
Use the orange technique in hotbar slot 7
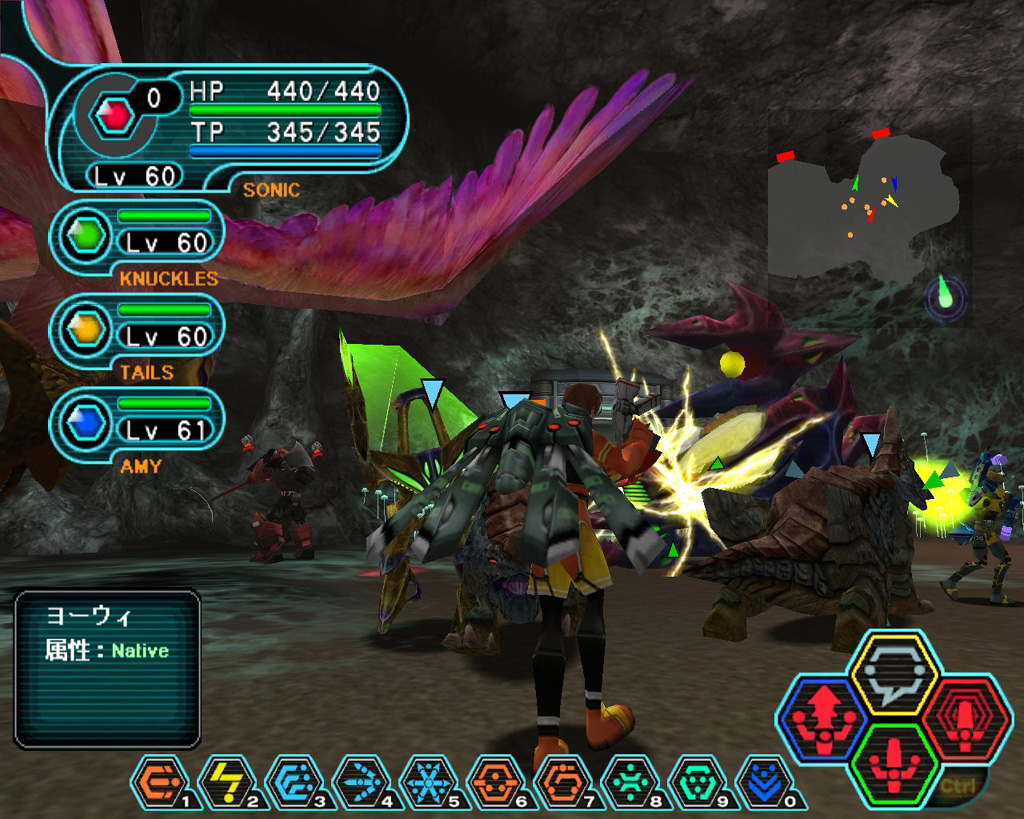[x=562, y=781]
